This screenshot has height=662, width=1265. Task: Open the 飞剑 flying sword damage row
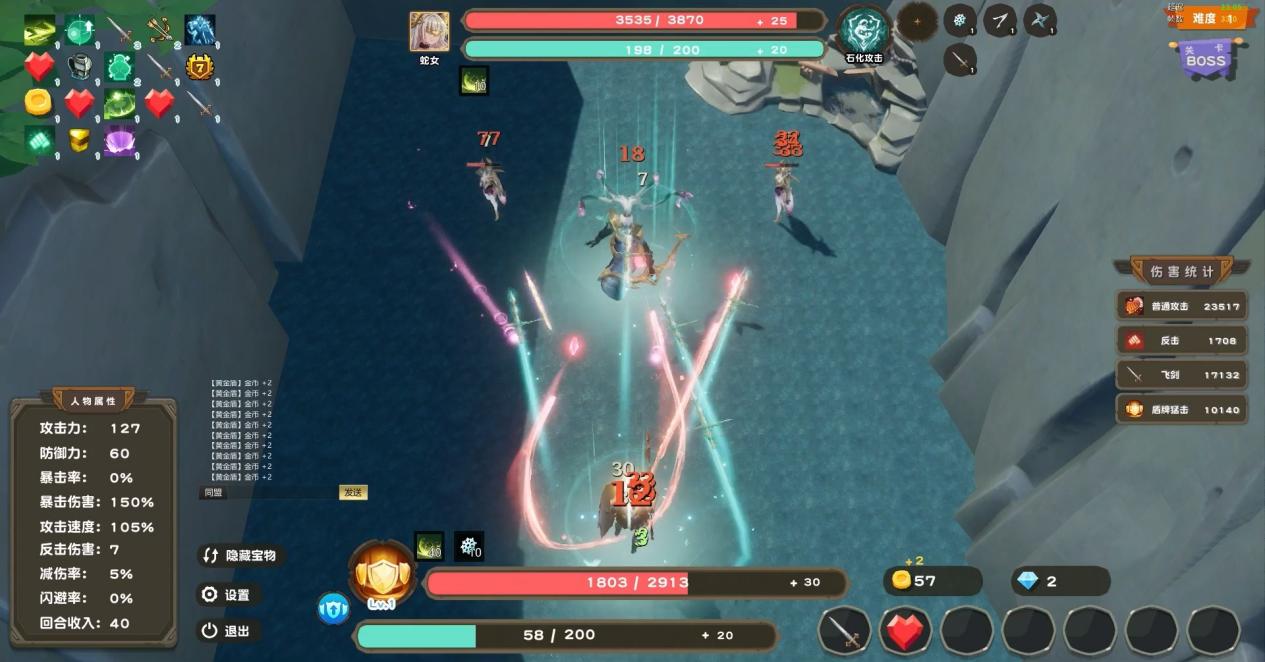tap(1182, 375)
